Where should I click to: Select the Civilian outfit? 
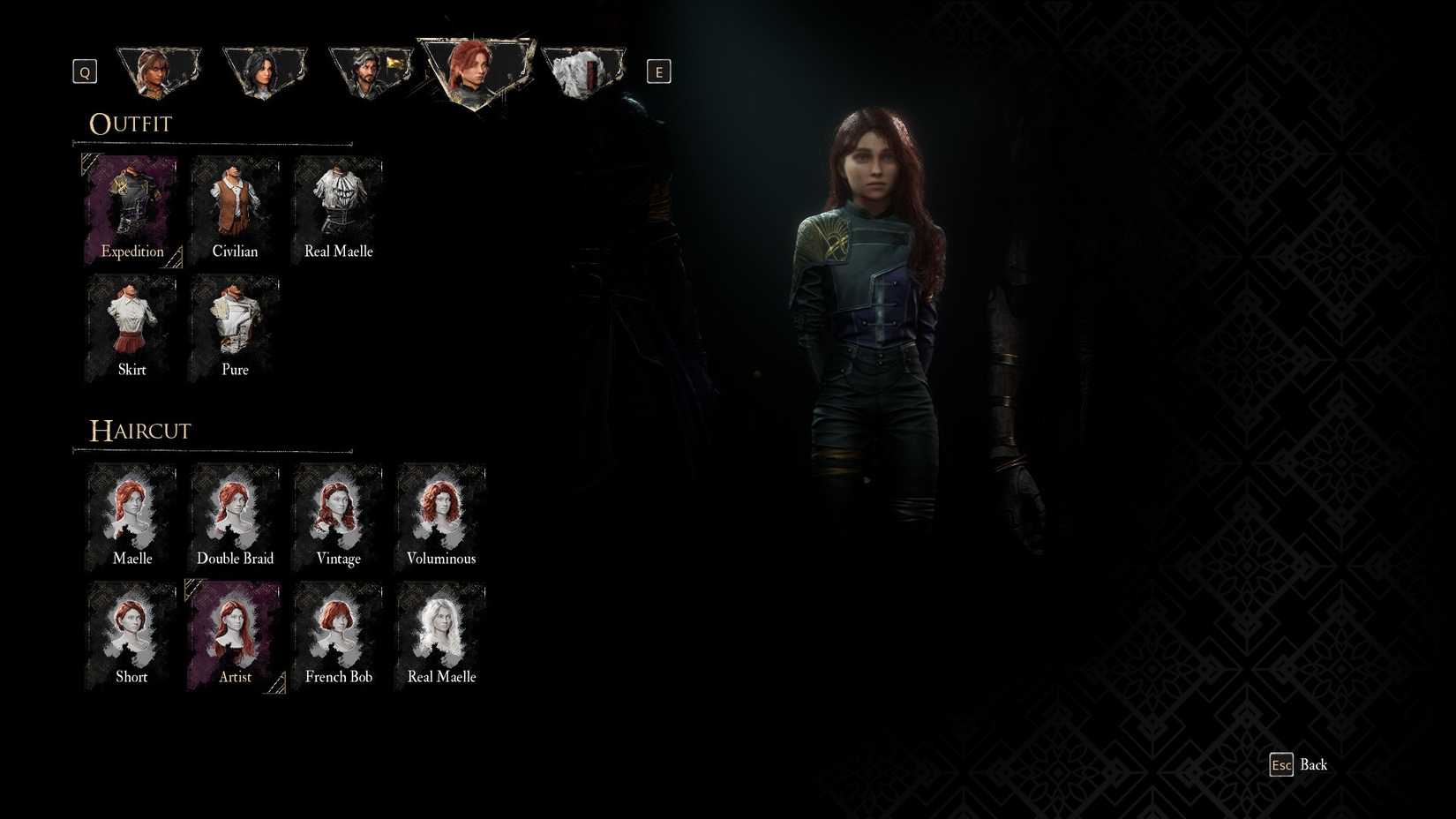235,205
